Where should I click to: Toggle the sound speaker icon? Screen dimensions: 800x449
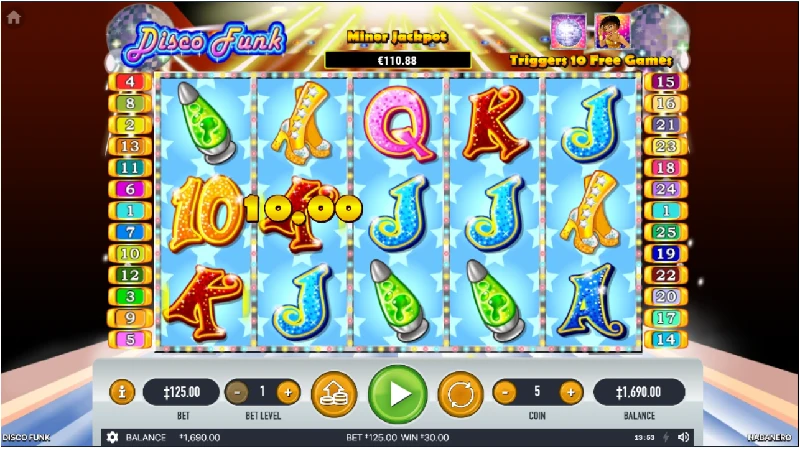(684, 438)
